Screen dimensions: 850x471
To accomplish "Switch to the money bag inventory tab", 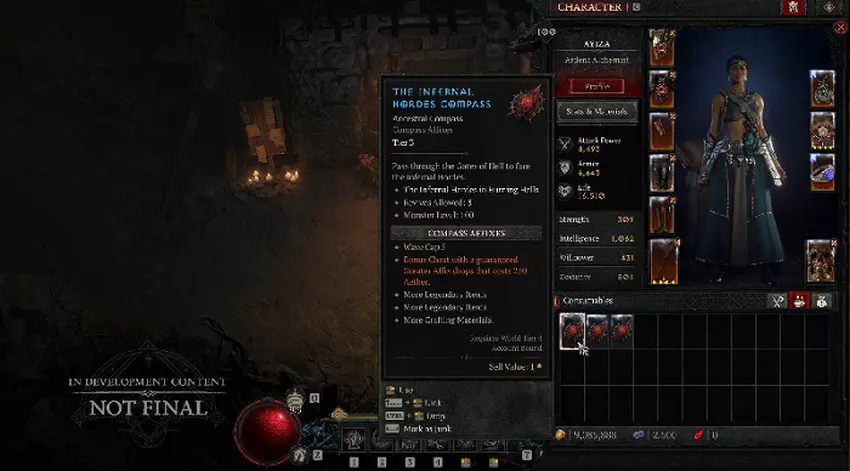I will (x=822, y=300).
